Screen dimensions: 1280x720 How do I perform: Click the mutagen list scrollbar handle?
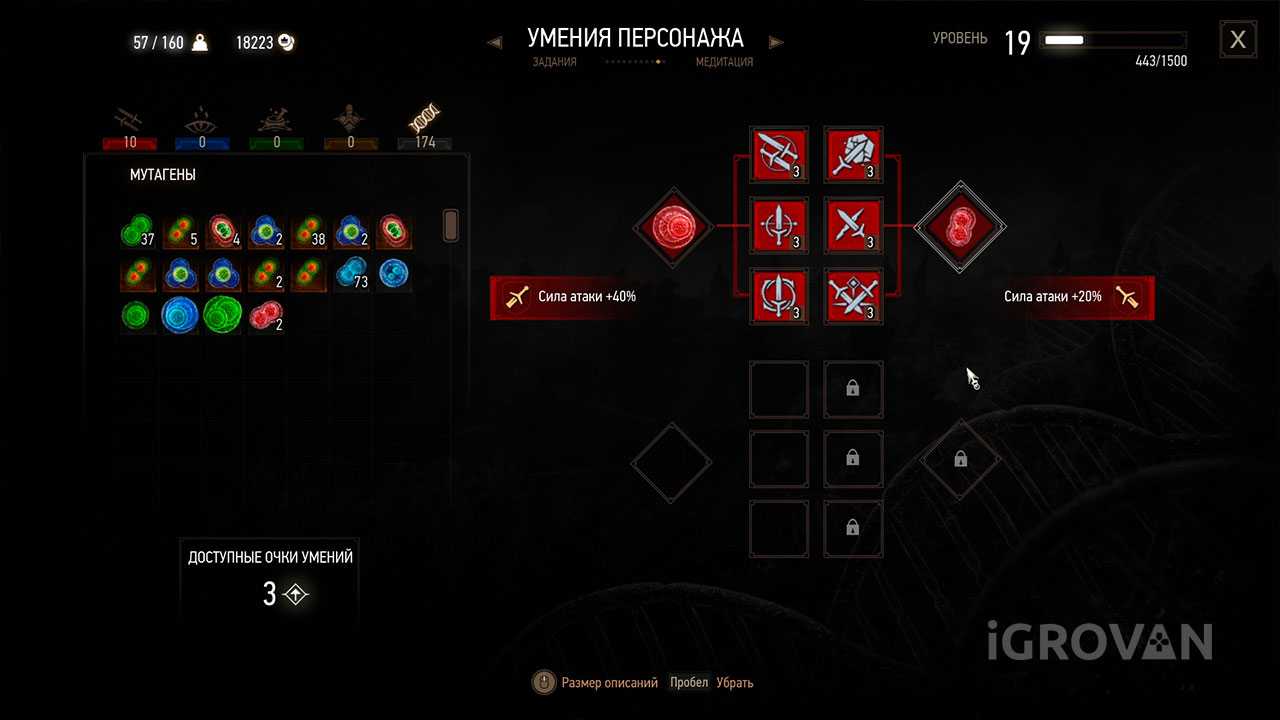point(450,225)
